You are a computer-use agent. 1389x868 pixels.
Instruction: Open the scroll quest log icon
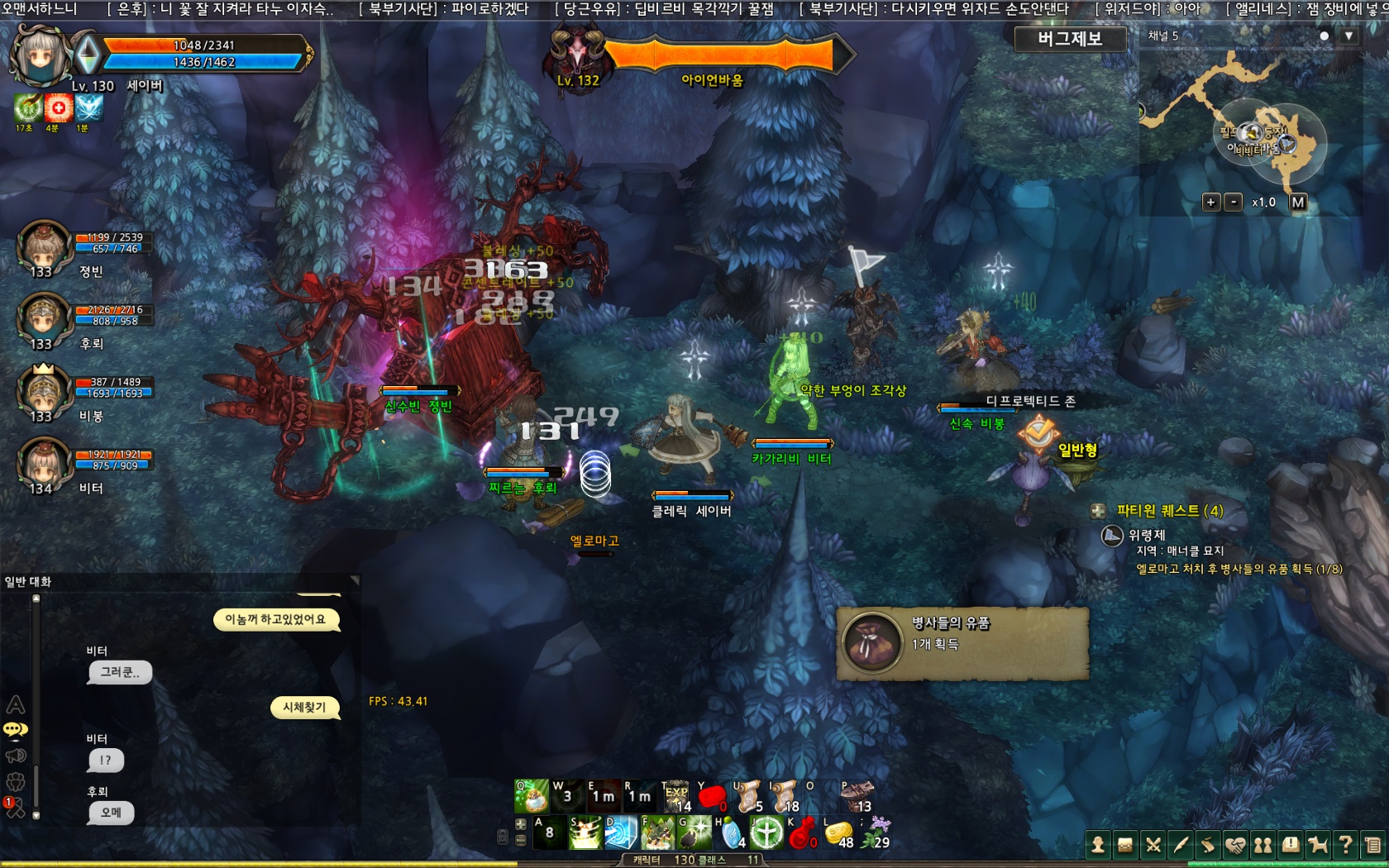click(1208, 844)
